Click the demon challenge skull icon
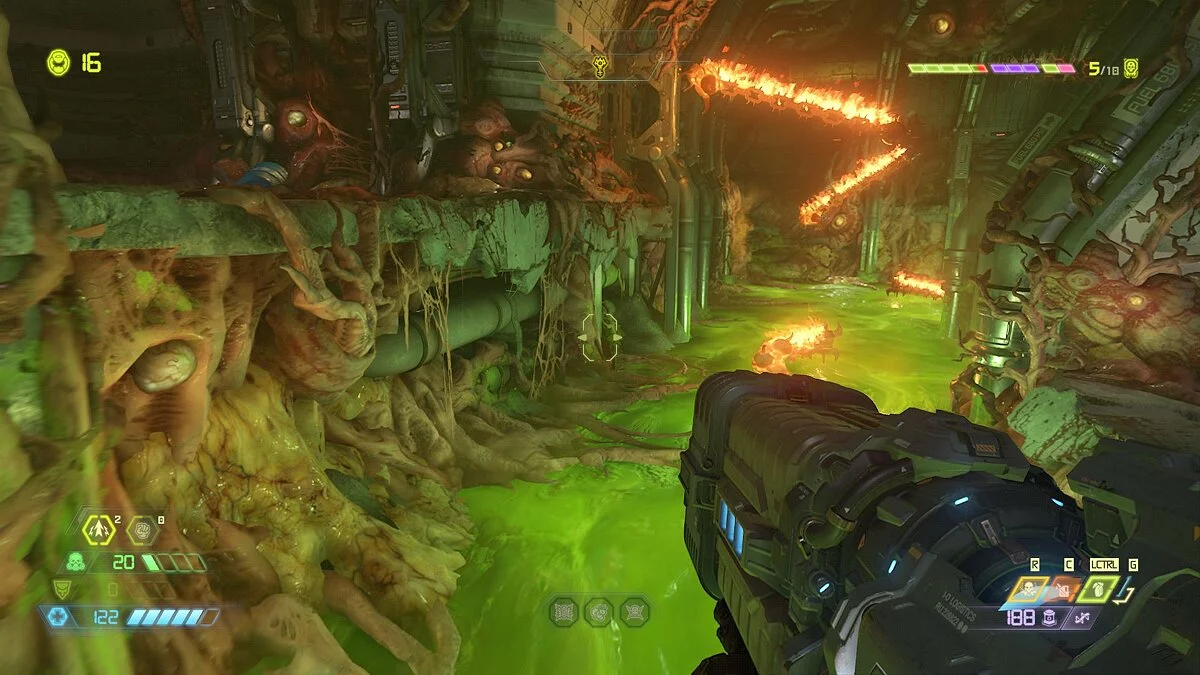Screen dimensions: 1200x675 [x=1130, y=68]
